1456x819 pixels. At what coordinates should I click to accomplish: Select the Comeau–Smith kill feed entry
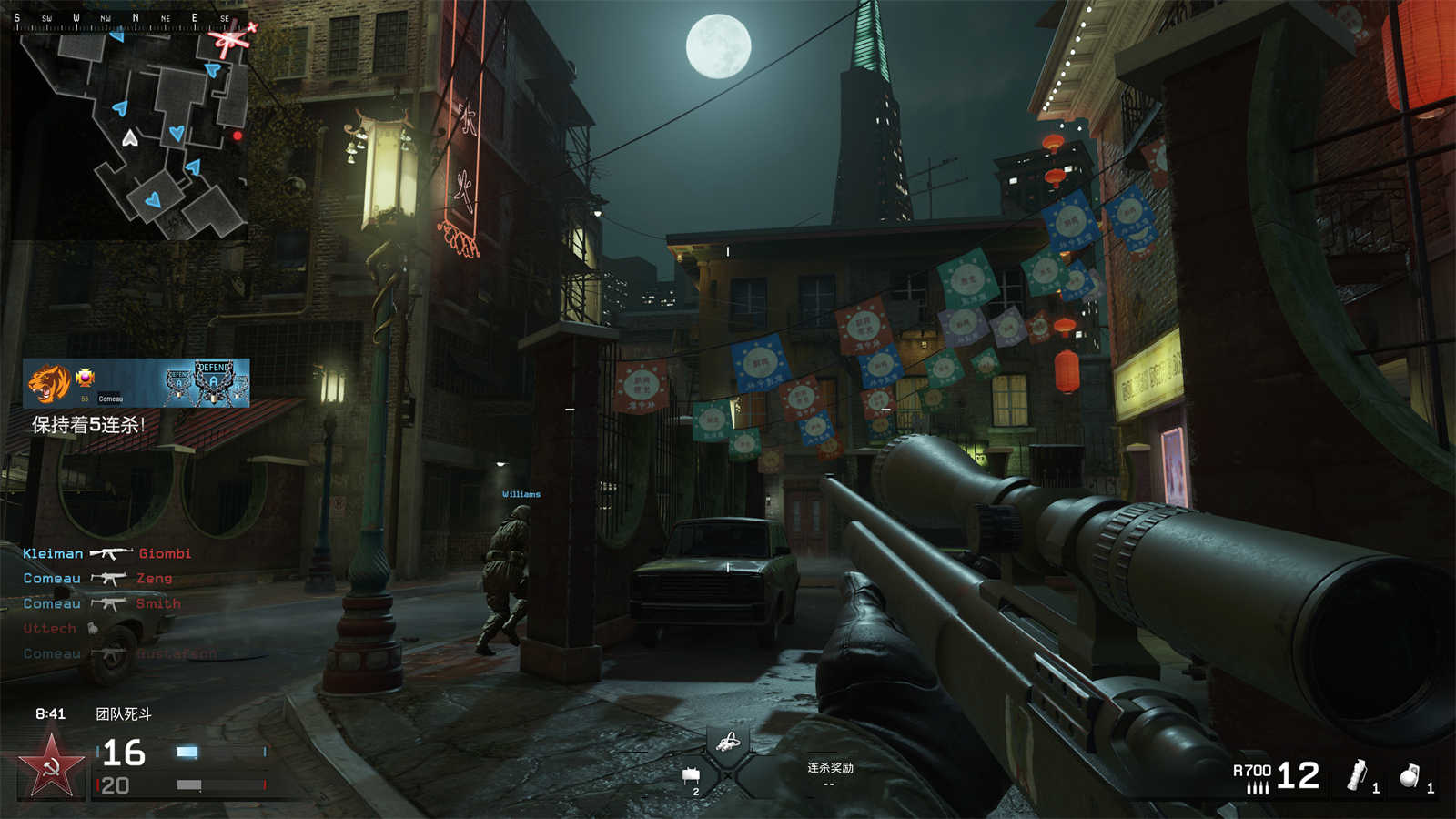101,603
